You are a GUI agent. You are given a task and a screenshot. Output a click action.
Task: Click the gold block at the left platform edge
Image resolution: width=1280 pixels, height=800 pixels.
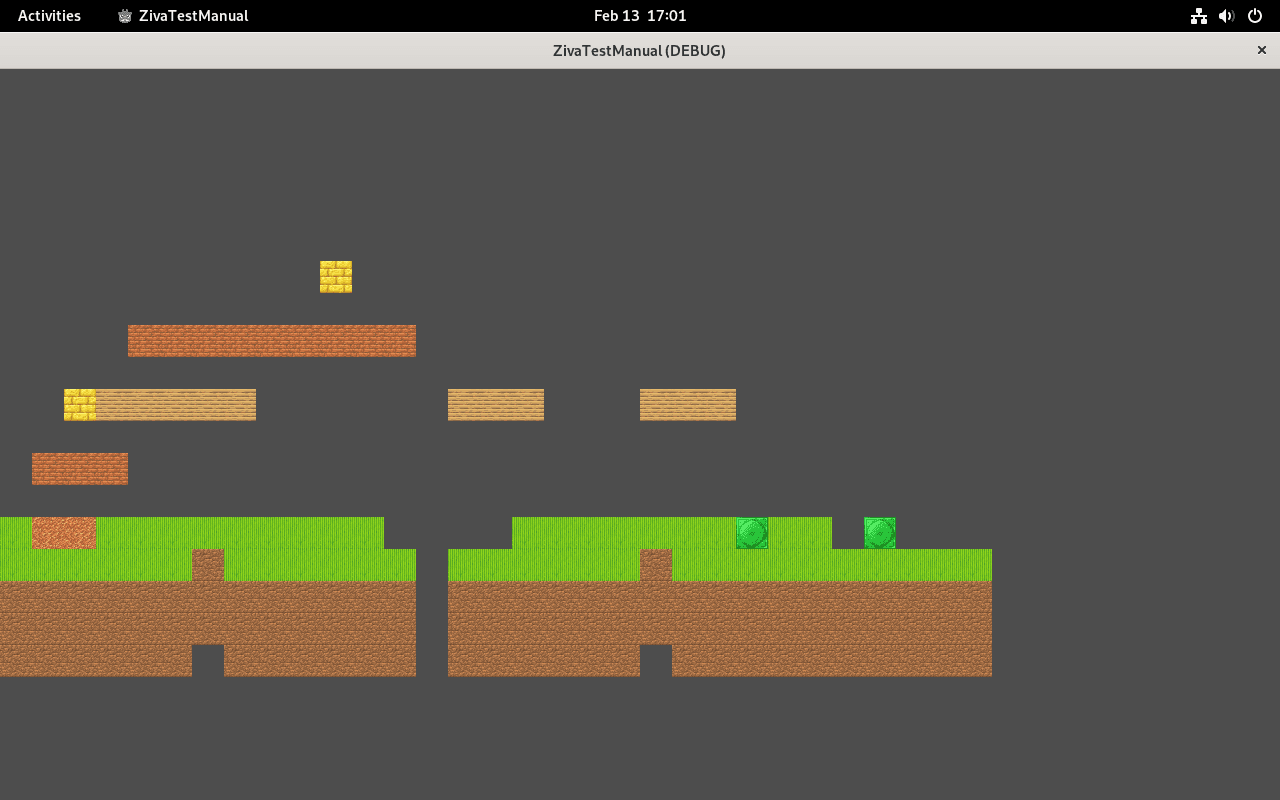[x=79, y=404]
